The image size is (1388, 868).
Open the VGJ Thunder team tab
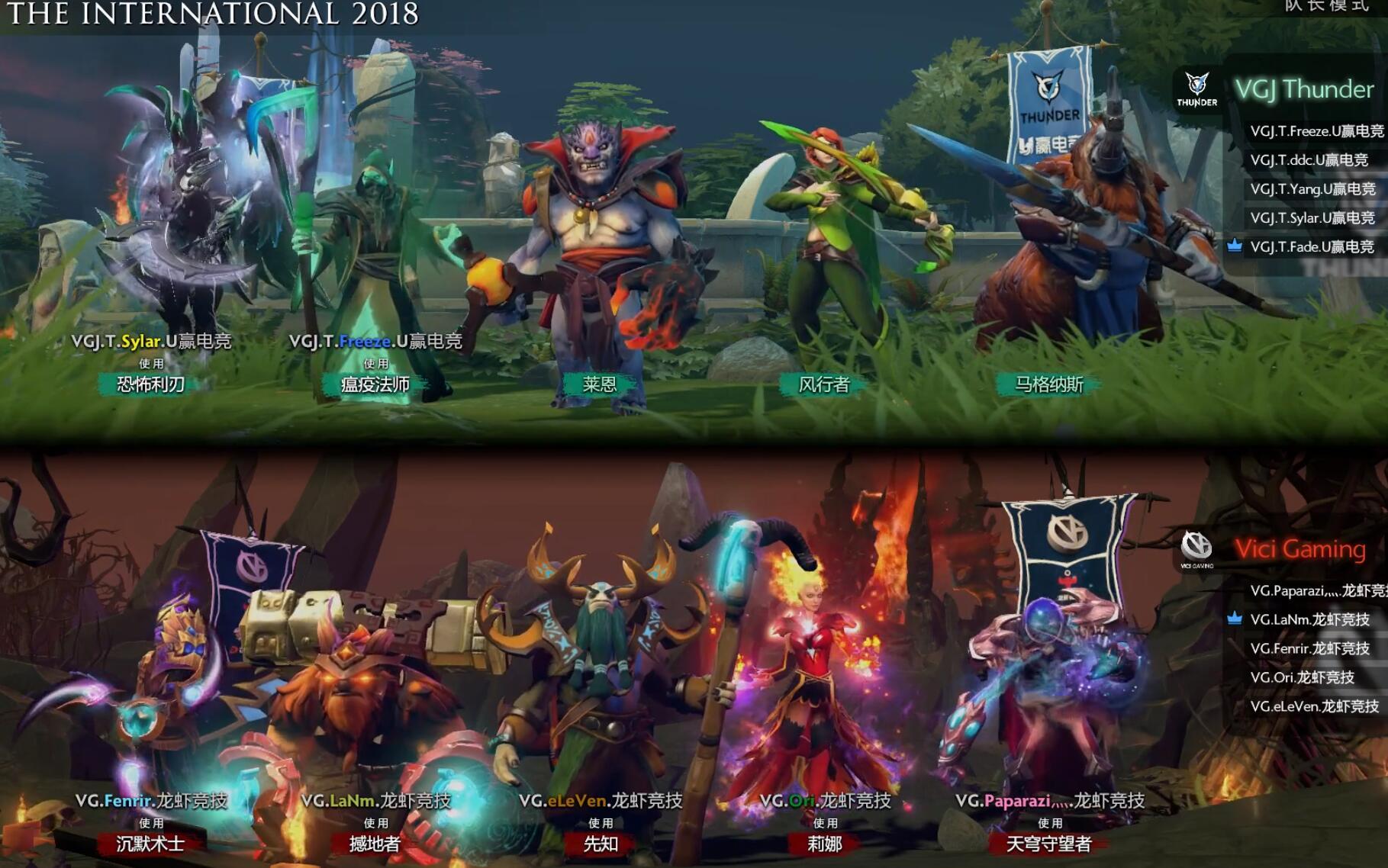[1305, 90]
